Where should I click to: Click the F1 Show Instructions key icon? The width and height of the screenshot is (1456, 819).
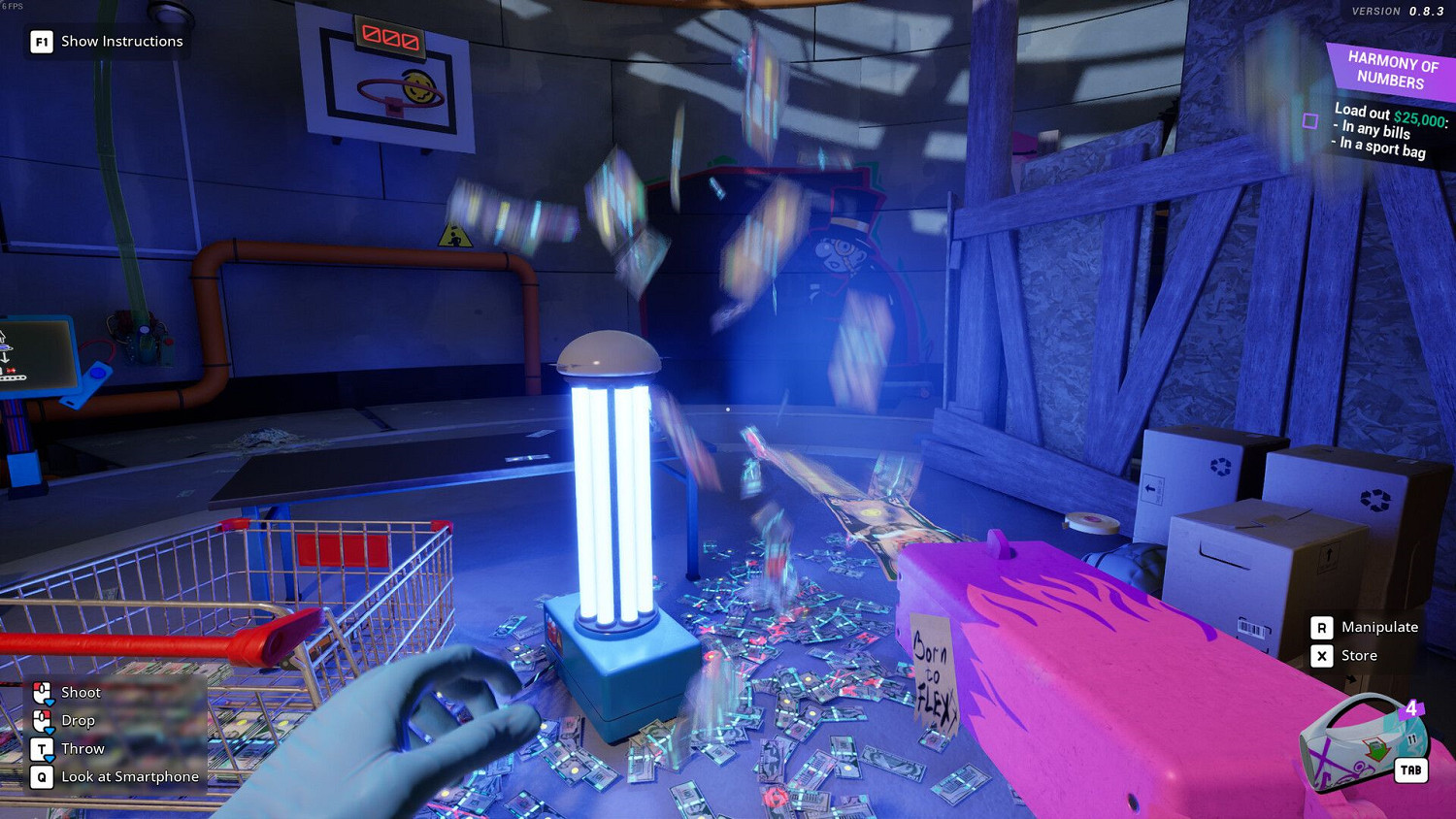(x=40, y=41)
